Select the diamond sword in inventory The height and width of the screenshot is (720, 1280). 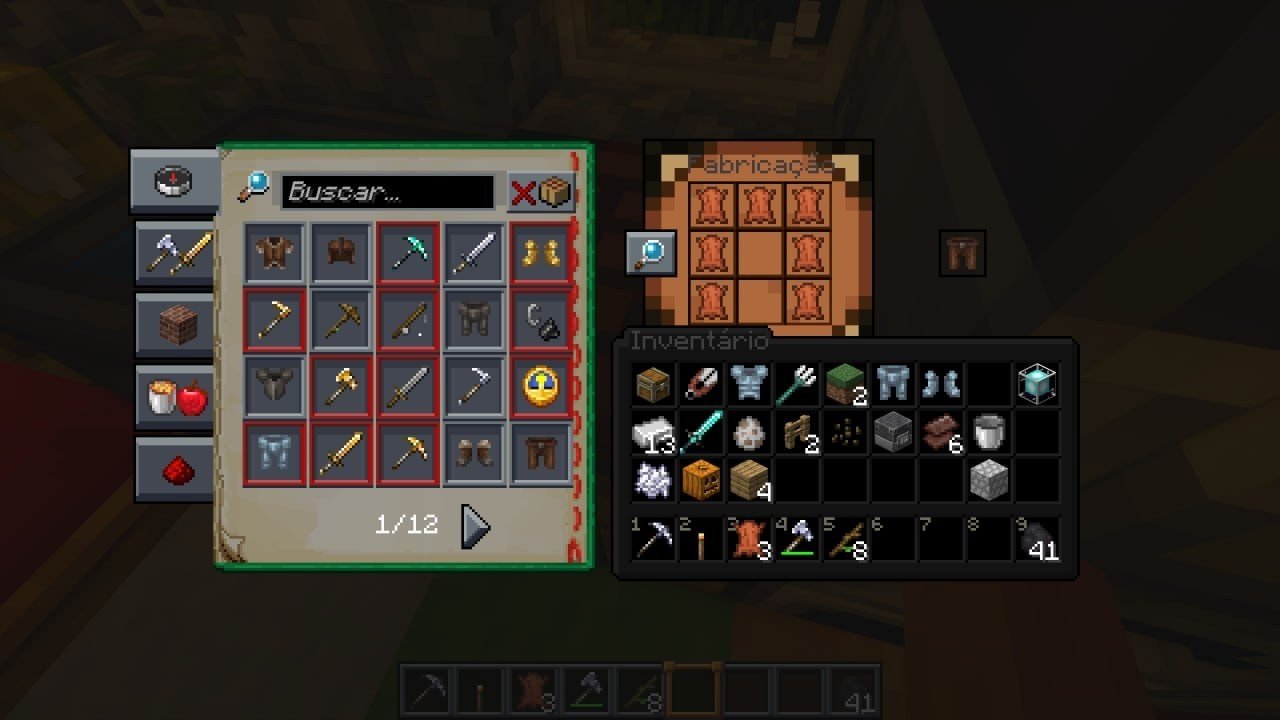click(701, 433)
